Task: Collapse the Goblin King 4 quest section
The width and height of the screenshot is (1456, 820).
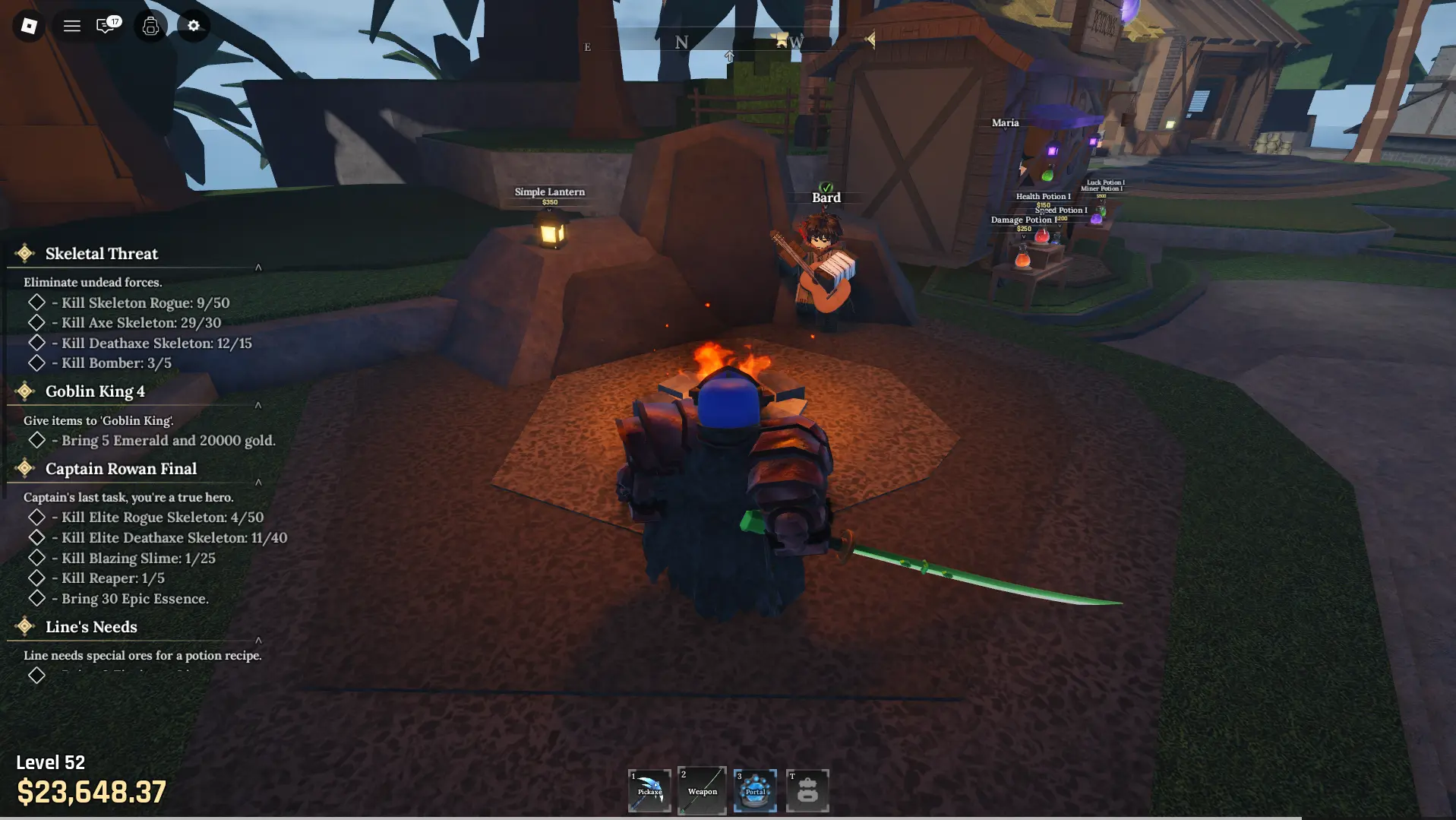Action: point(258,405)
